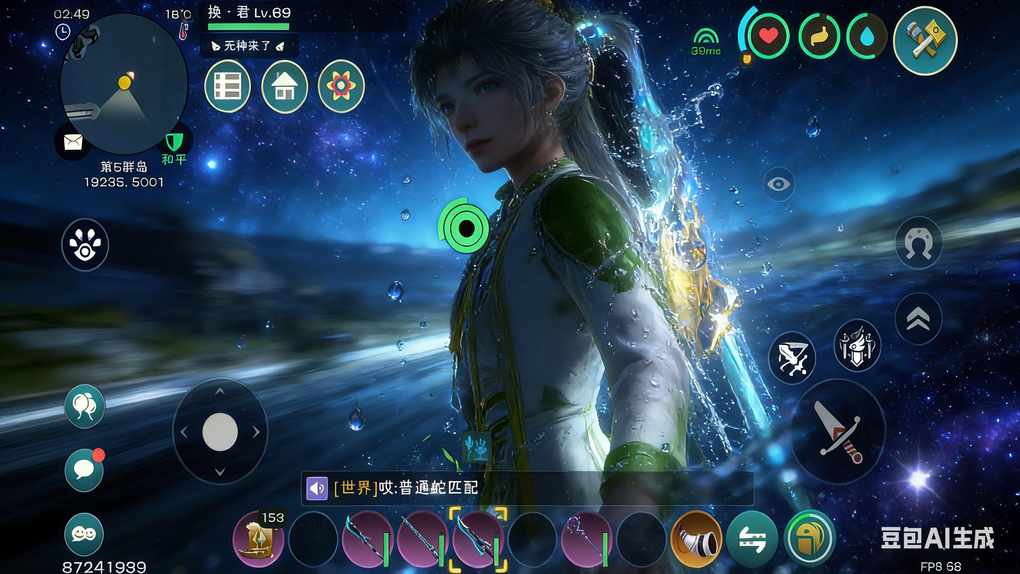Viewport: 1020px width, 574px height.
Task: Tap the double chevron jump button
Action: coord(918,318)
